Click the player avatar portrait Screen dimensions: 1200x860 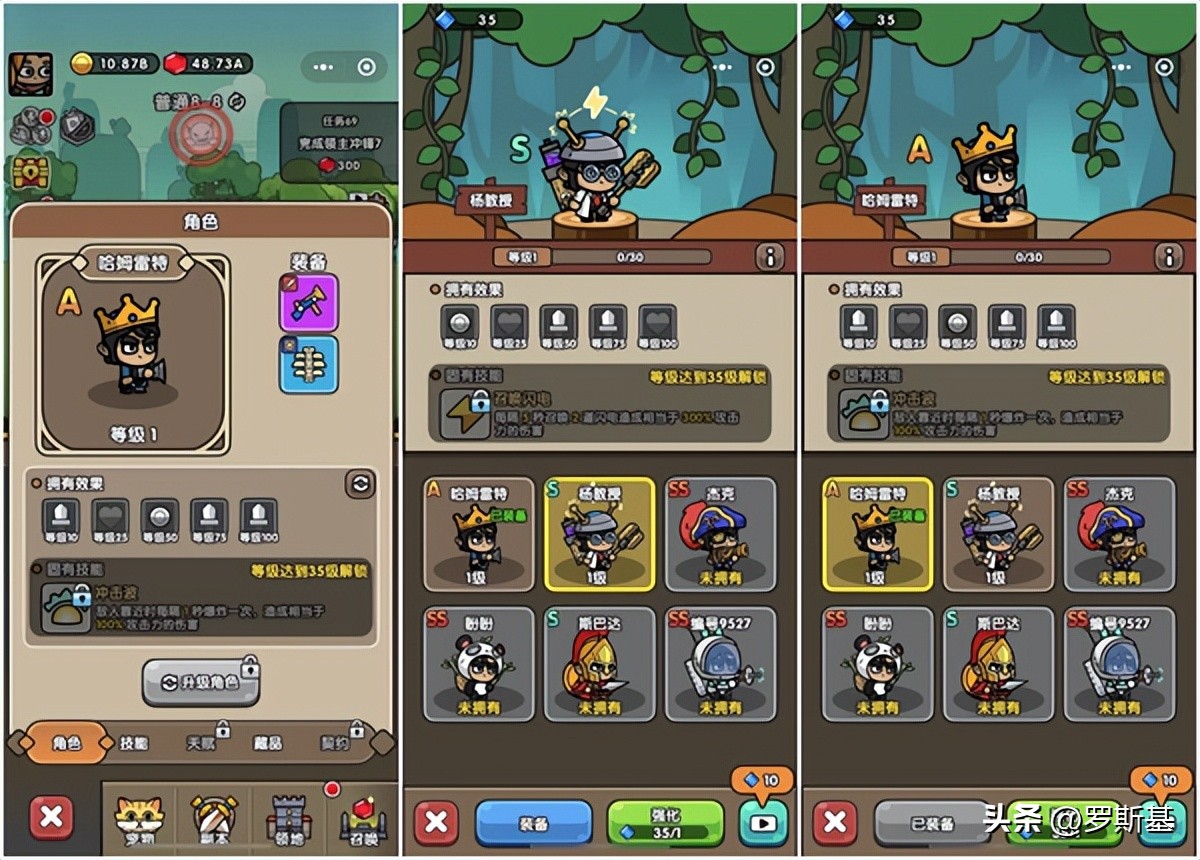pos(31,72)
